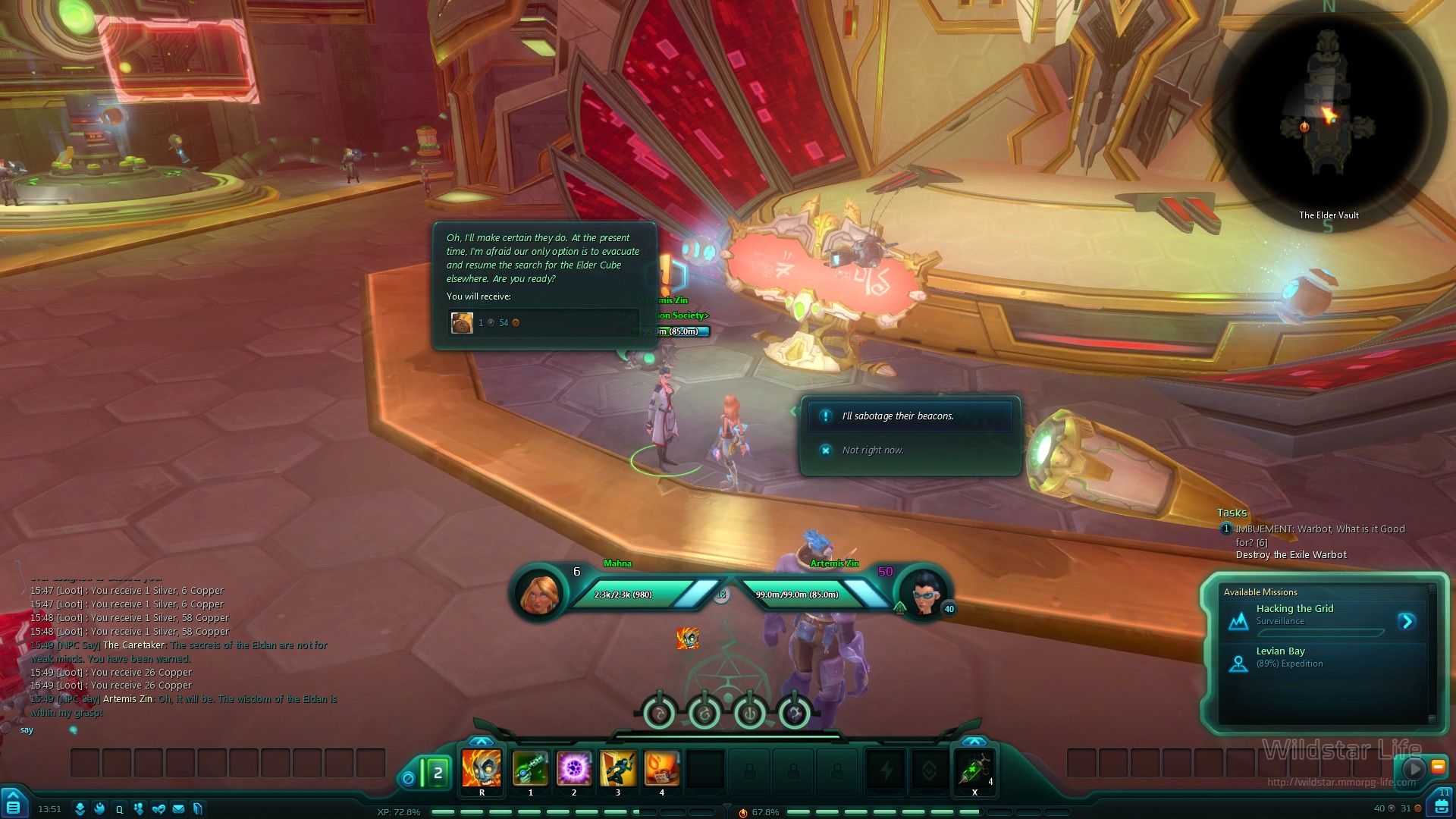
Task: Fire the flame ability in slot 4
Action: click(x=661, y=768)
